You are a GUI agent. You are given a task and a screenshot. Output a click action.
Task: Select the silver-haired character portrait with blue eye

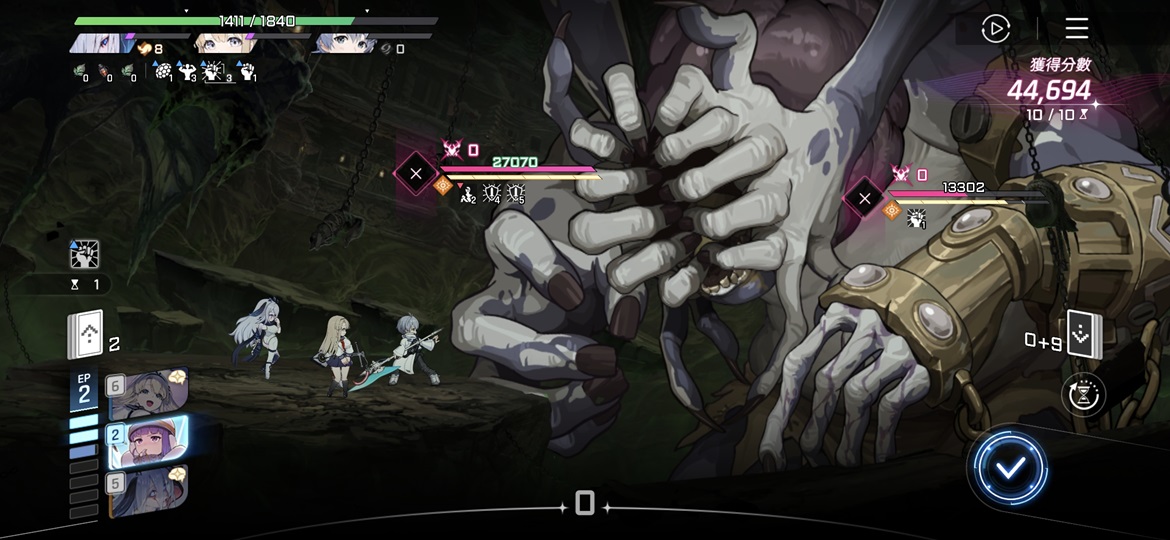point(103,43)
